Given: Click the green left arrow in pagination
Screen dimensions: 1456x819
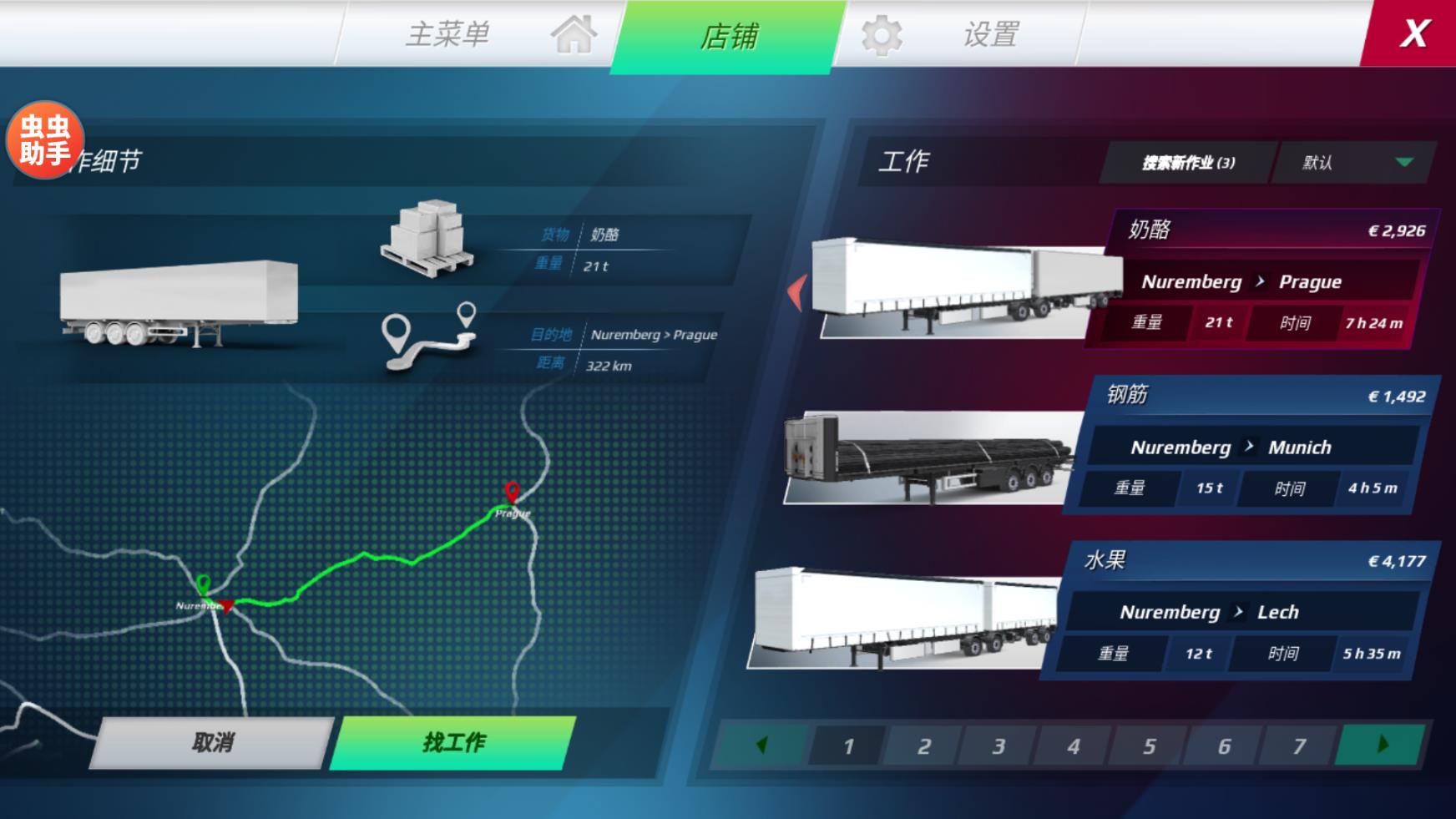Looking at the screenshot, I should (x=761, y=746).
